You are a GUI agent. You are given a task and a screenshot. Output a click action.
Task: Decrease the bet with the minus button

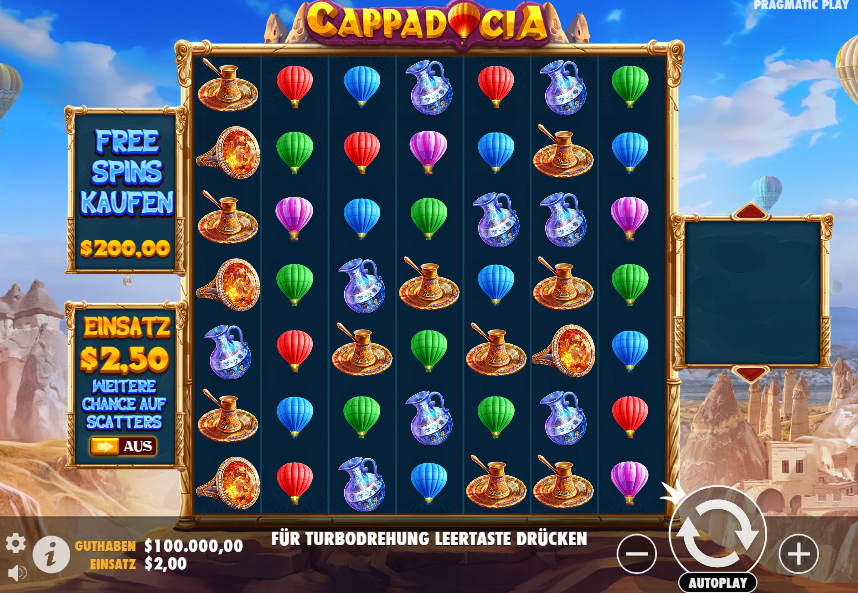[x=637, y=553]
